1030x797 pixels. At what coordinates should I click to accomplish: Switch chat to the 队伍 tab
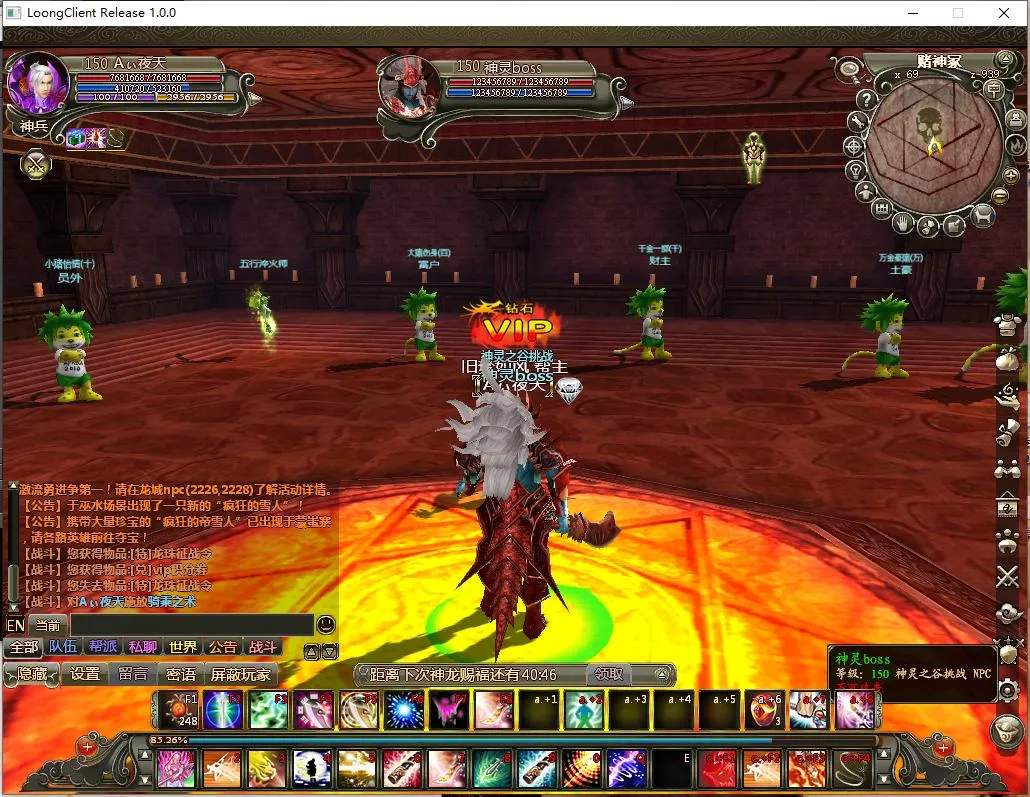pos(63,647)
